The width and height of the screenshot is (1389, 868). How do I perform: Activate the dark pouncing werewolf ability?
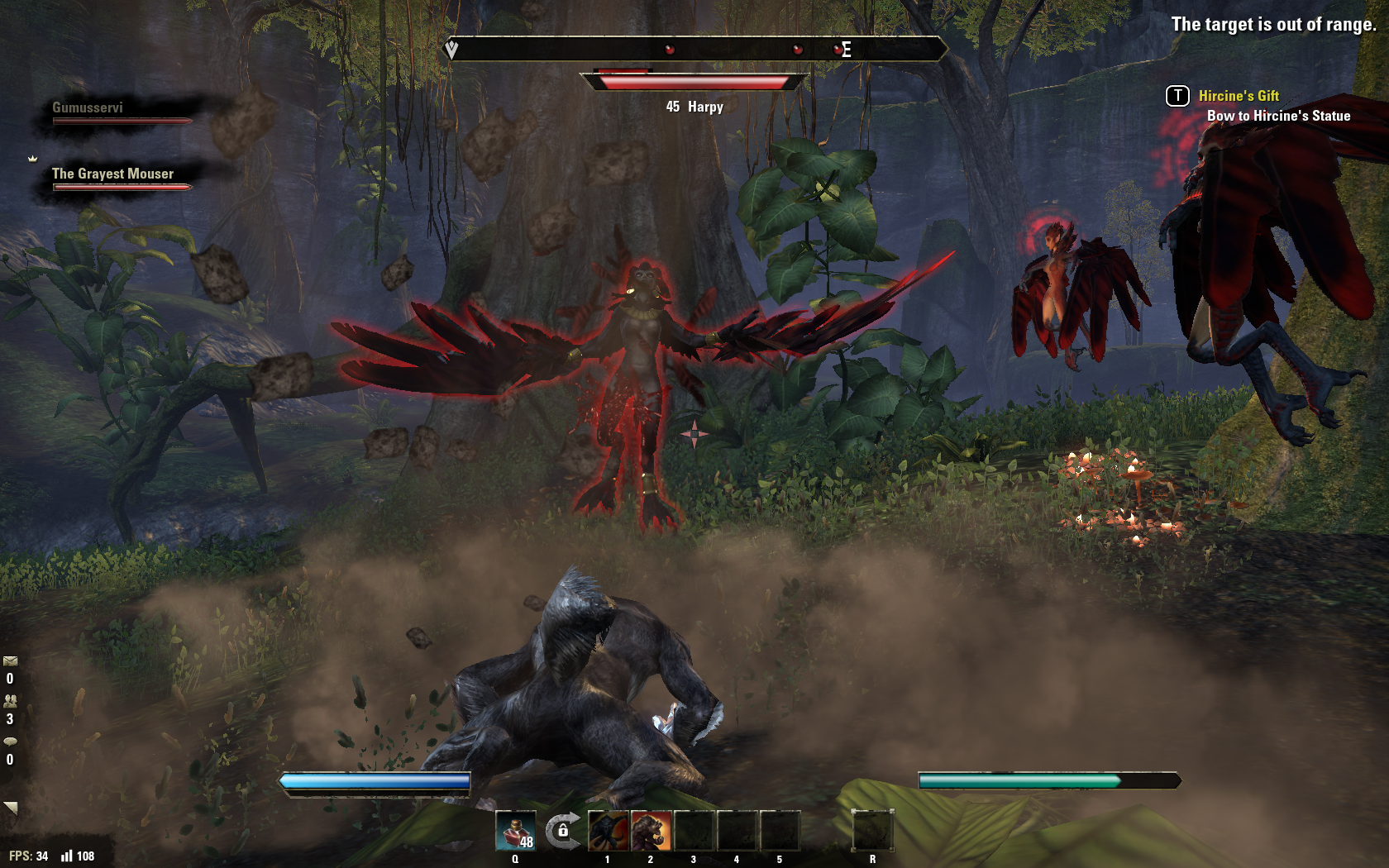pos(608,831)
